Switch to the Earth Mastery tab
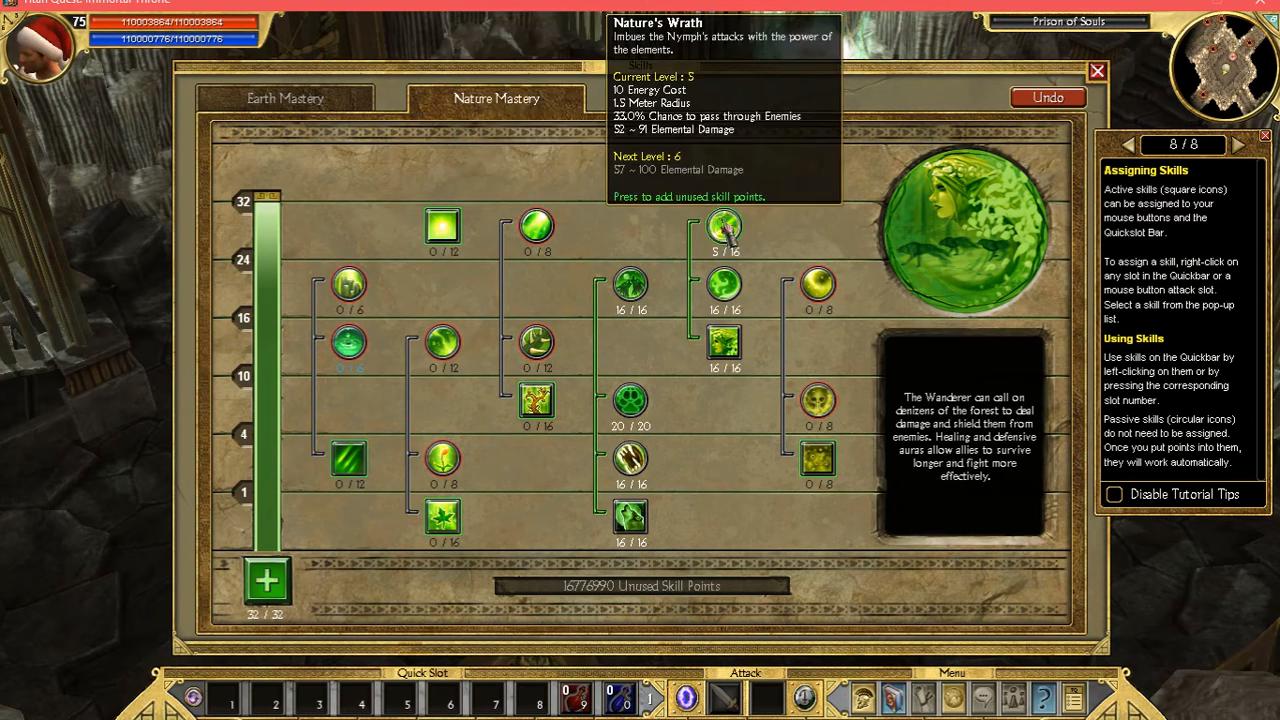The image size is (1280, 720). 285,98
